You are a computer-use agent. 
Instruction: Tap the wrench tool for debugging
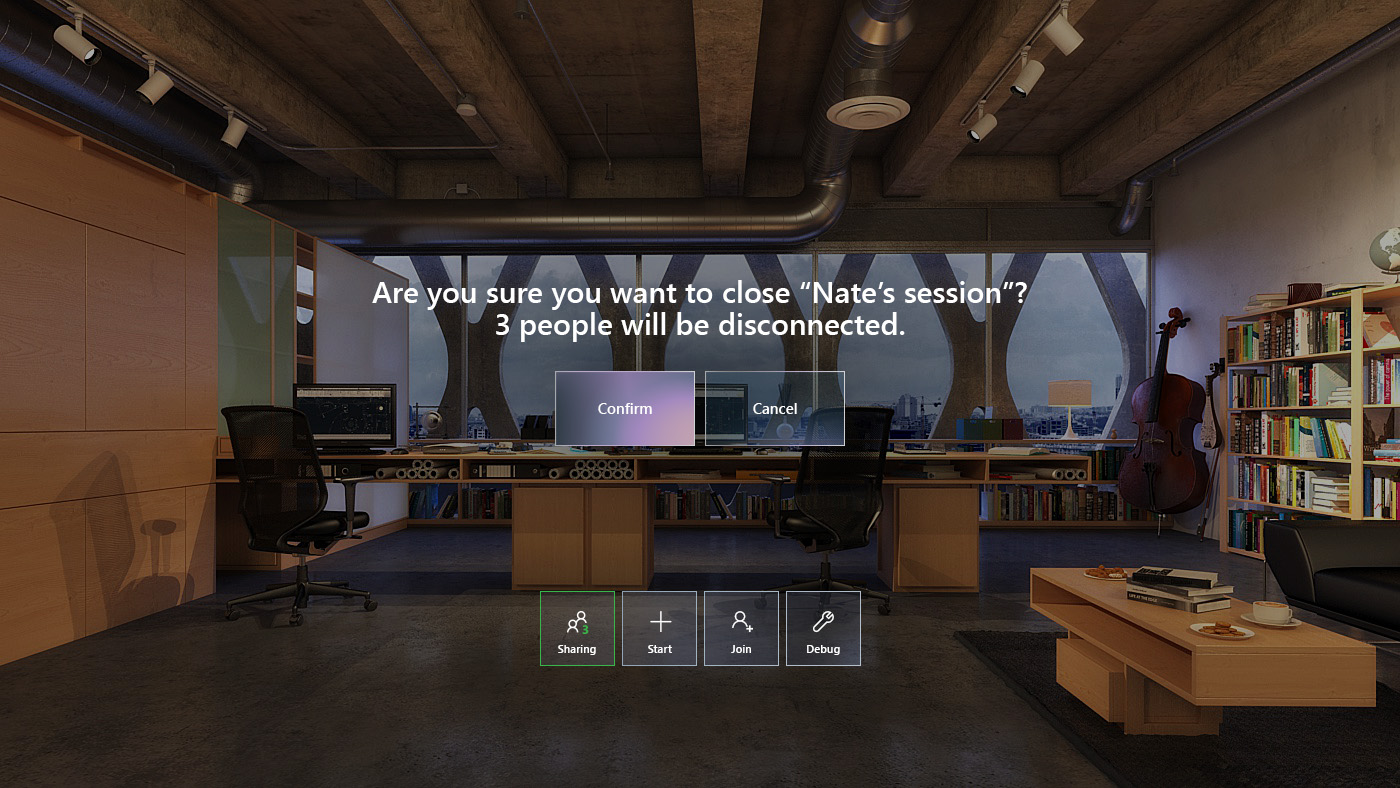click(x=823, y=621)
